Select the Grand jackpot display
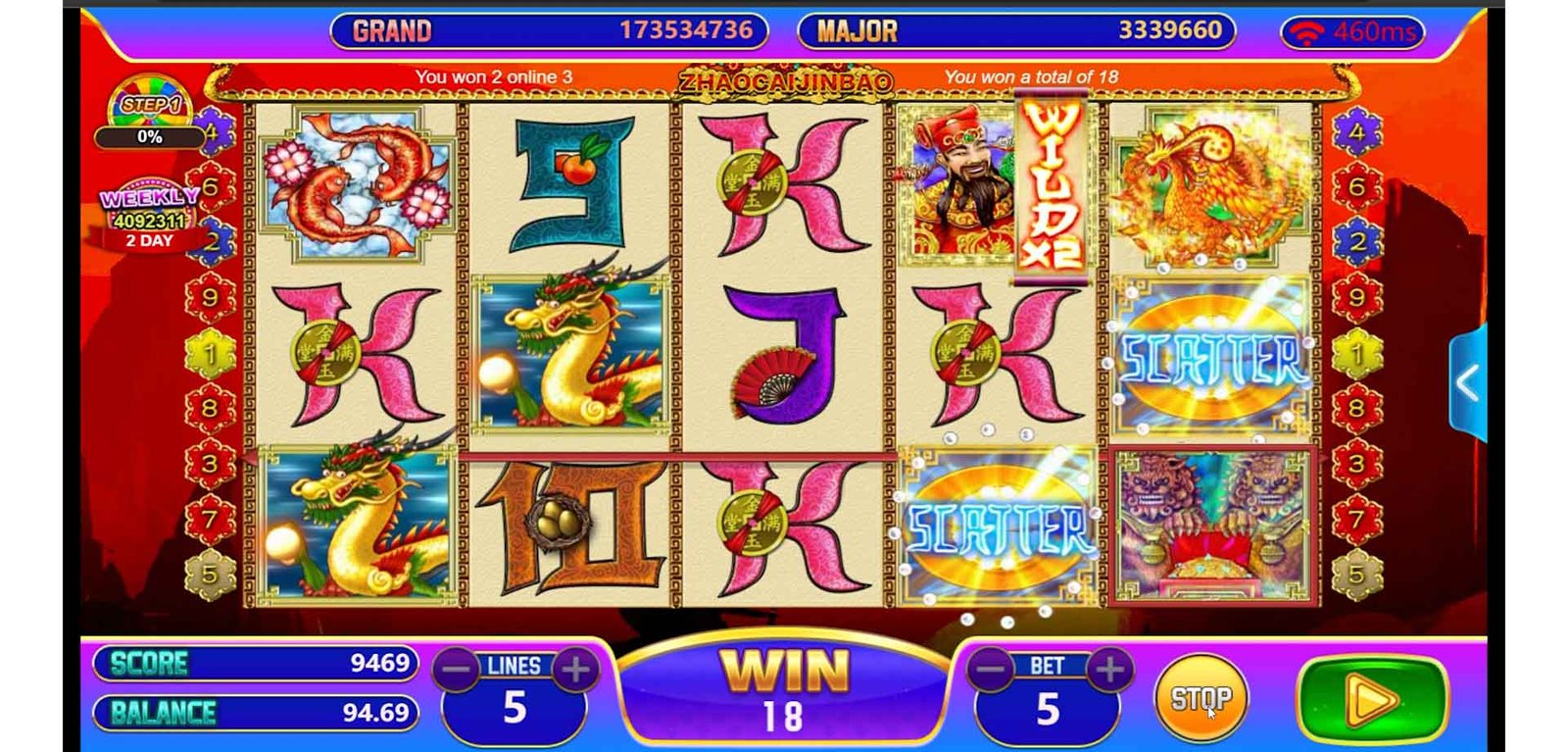 (550, 31)
